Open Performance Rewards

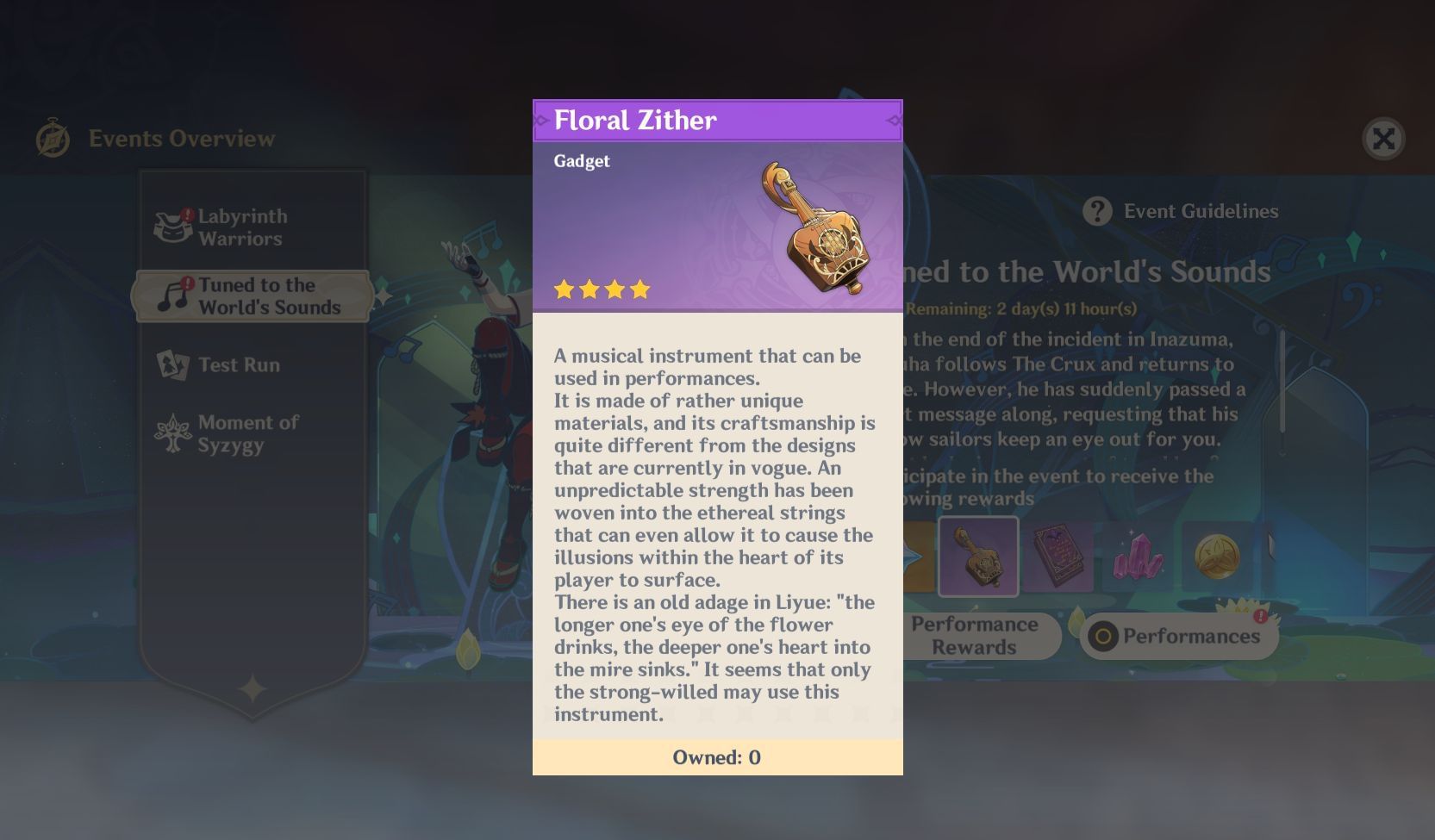pos(976,636)
